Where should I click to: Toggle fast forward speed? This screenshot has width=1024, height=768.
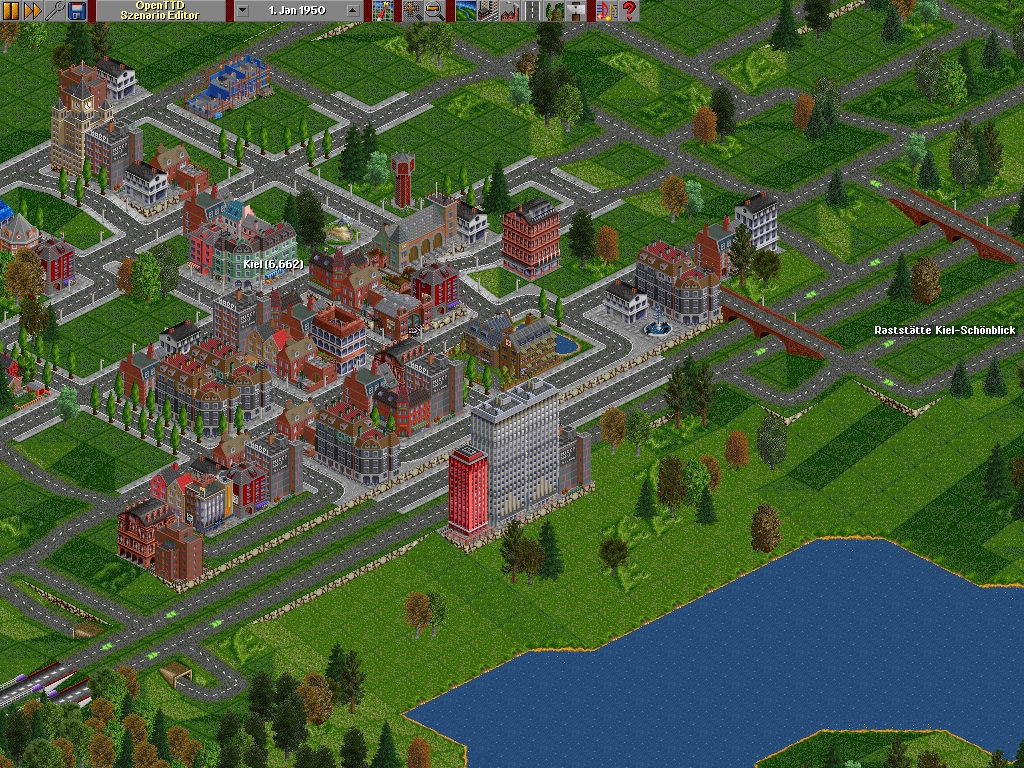(32, 11)
